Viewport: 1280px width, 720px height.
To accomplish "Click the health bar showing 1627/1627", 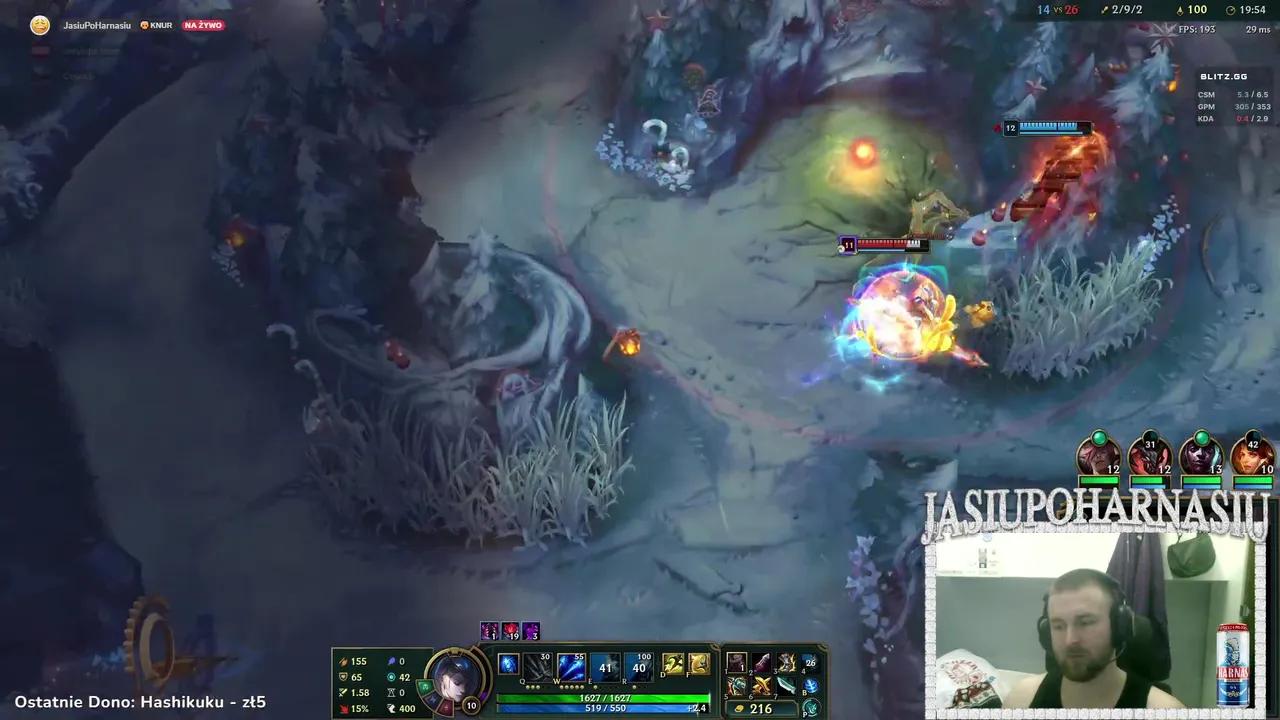I will [x=606, y=696].
